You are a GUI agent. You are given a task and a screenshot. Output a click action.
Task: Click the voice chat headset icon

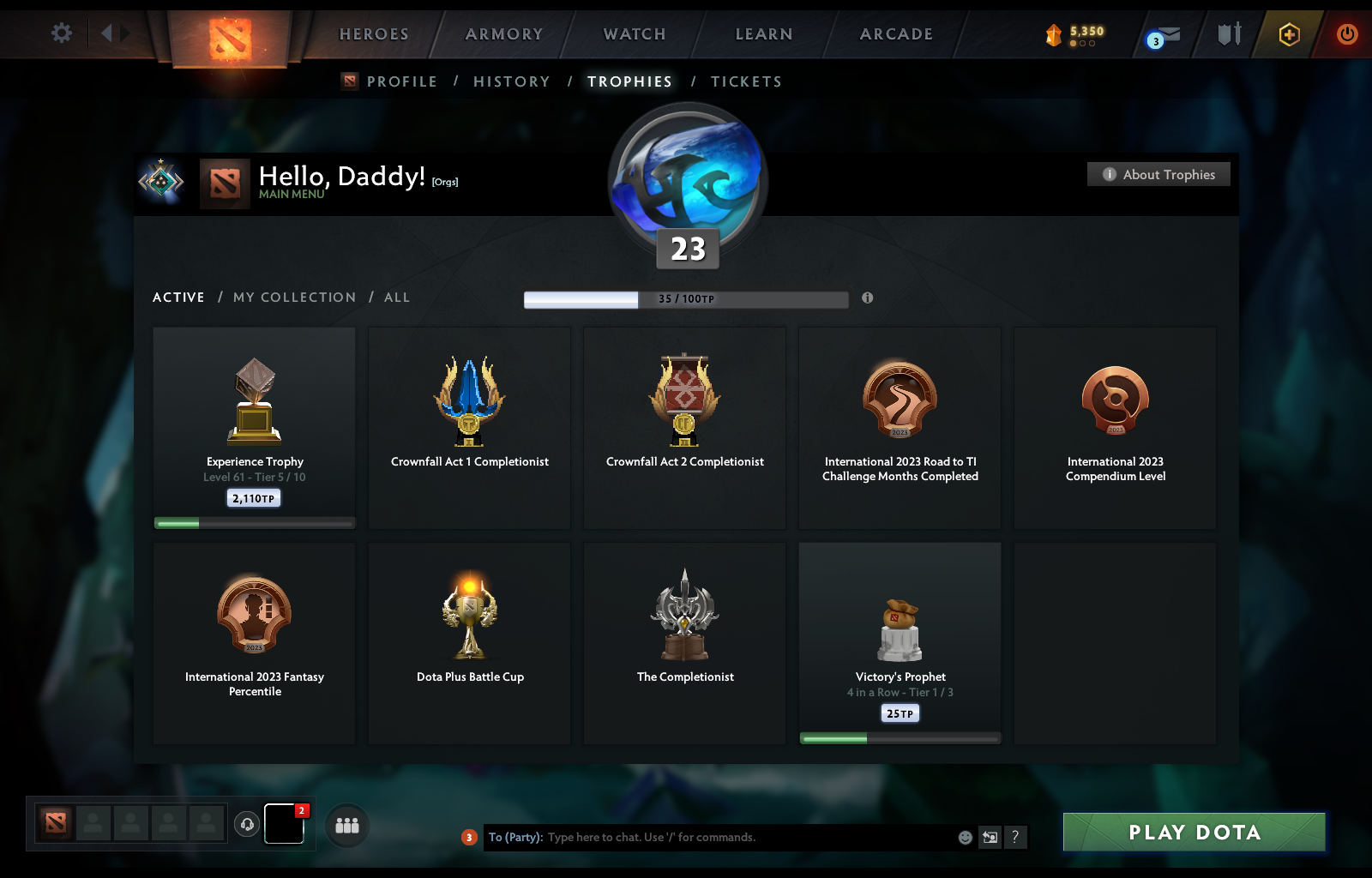tap(248, 824)
